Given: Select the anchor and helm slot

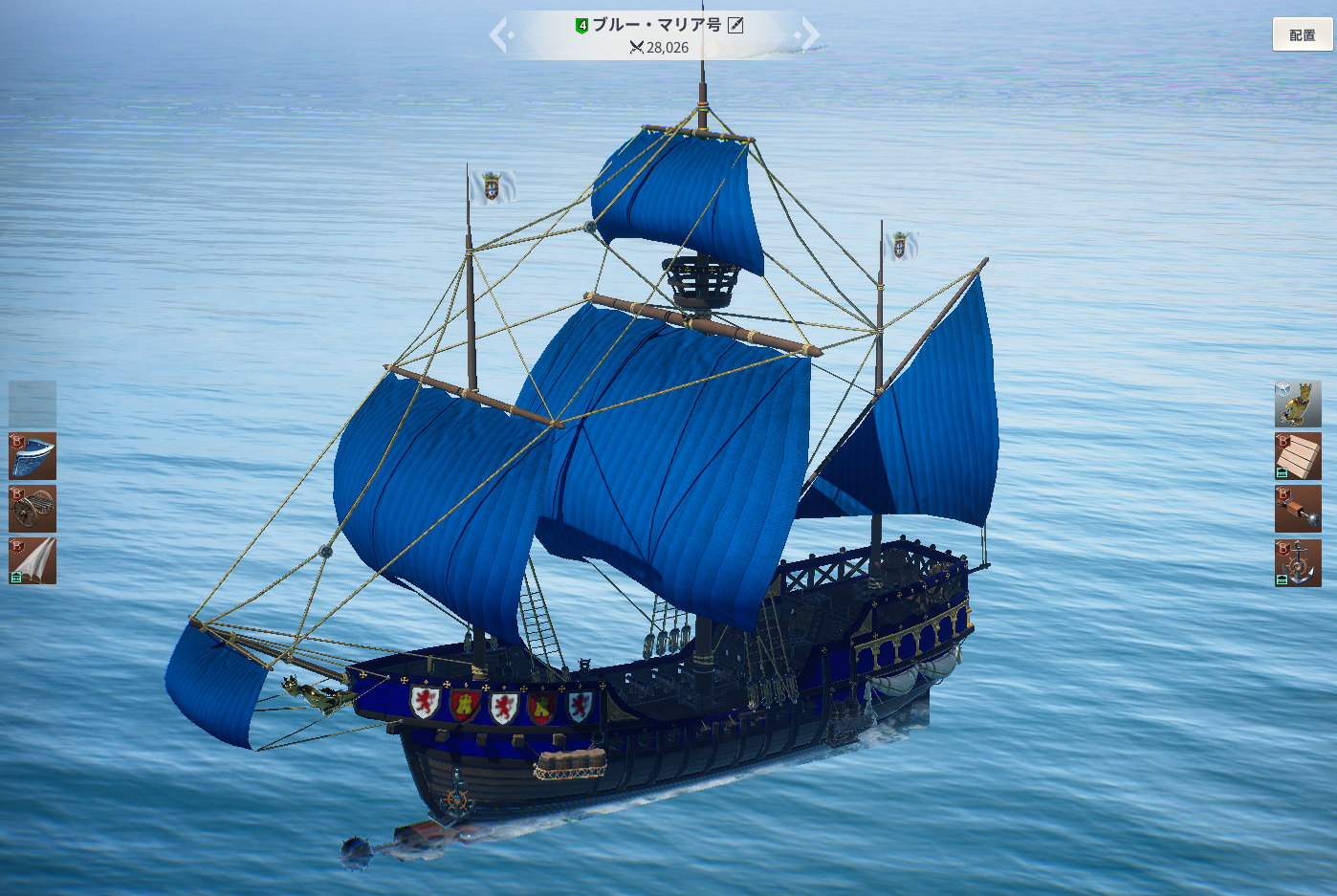Looking at the screenshot, I should click(x=1298, y=562).
